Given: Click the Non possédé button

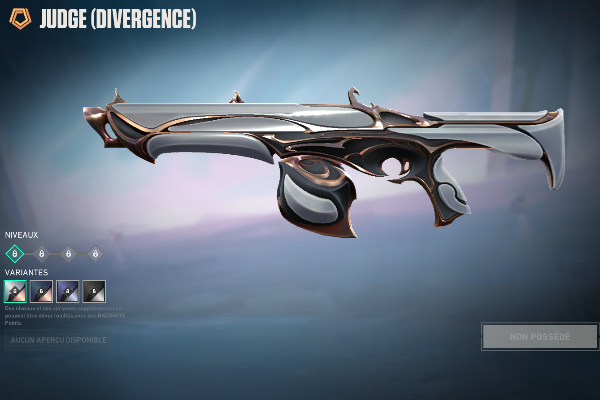Looking at the screenshot, I should pyautogui.click(x=539, y=337).
